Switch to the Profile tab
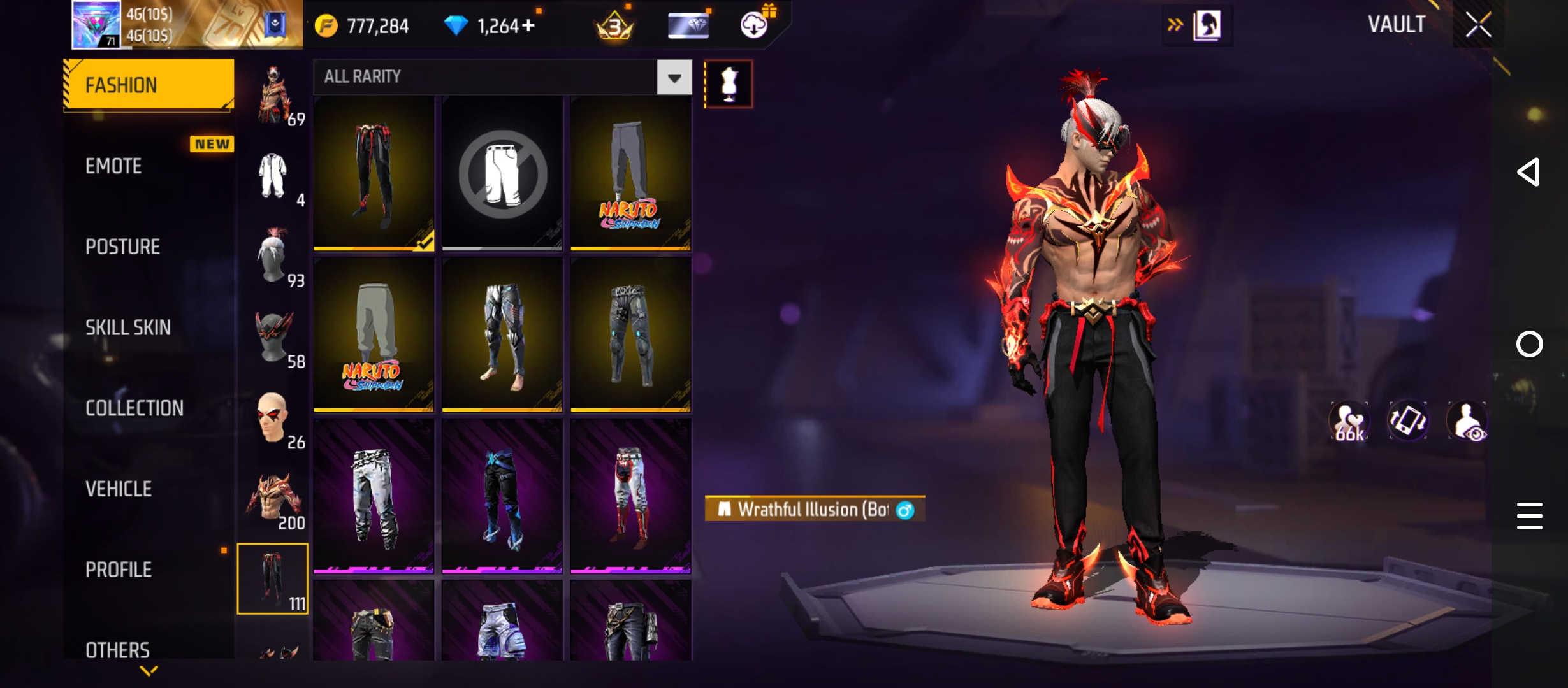Image resolution: width=1568 pixels, height=688 pixels. point(119,570)
